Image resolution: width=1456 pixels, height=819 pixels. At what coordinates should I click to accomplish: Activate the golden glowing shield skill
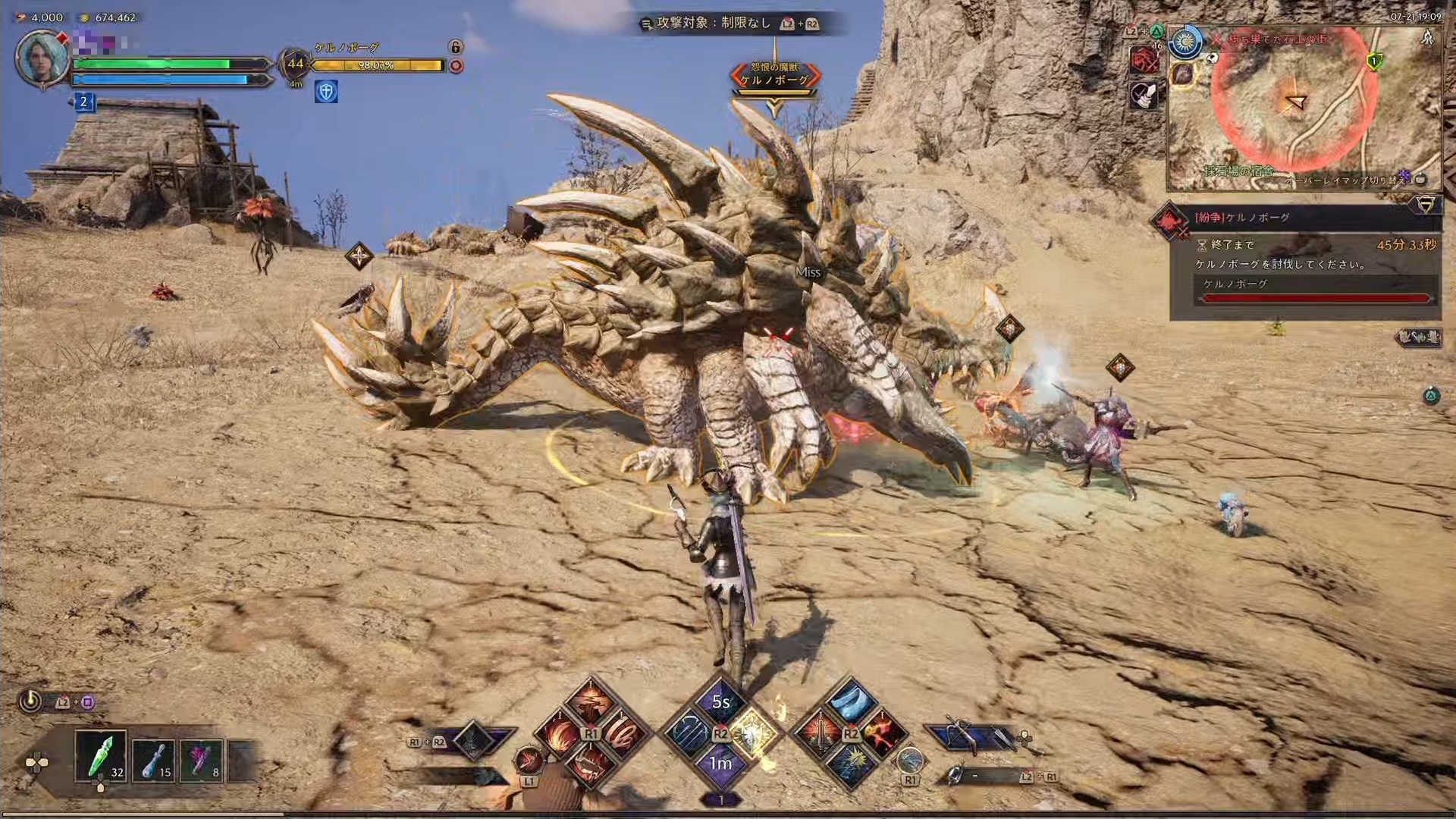click(753, 734)
